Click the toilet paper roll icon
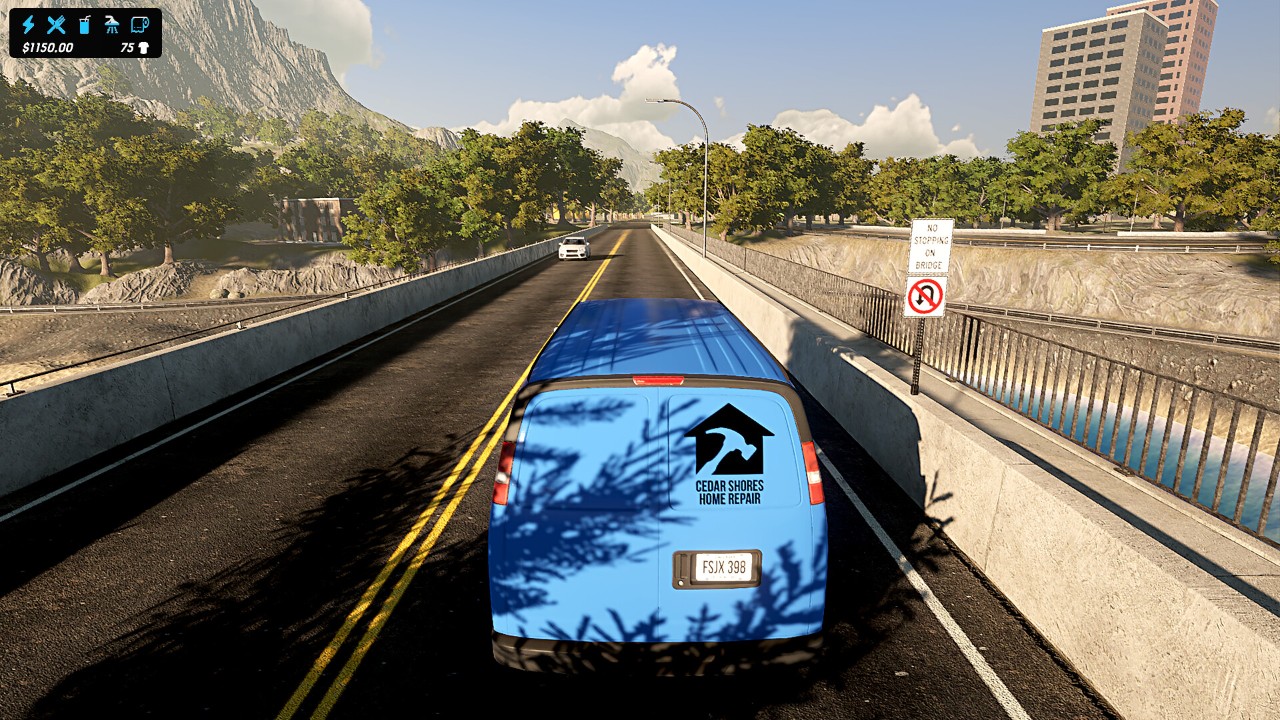This screenshot has height=720, width=1280. [x=140, y=24]
